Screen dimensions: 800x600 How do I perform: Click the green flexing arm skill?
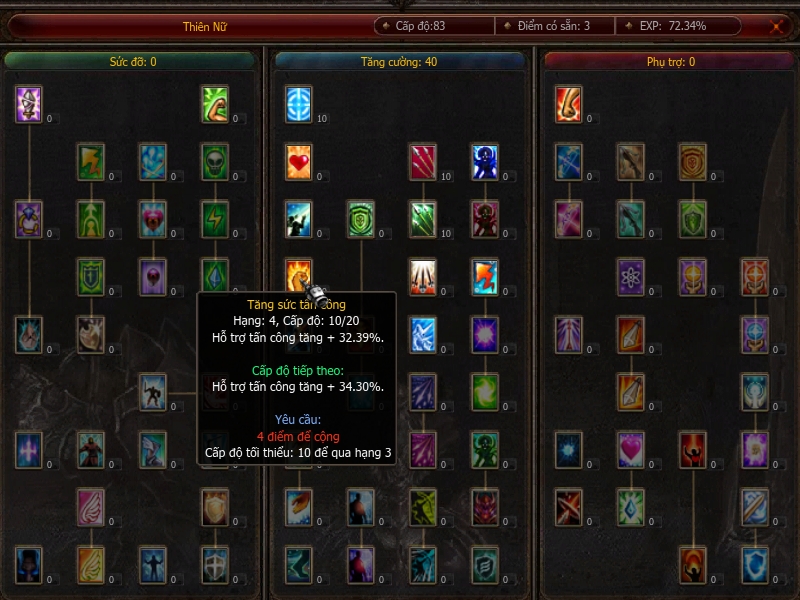pyautogui.click(x=214, y=104)
